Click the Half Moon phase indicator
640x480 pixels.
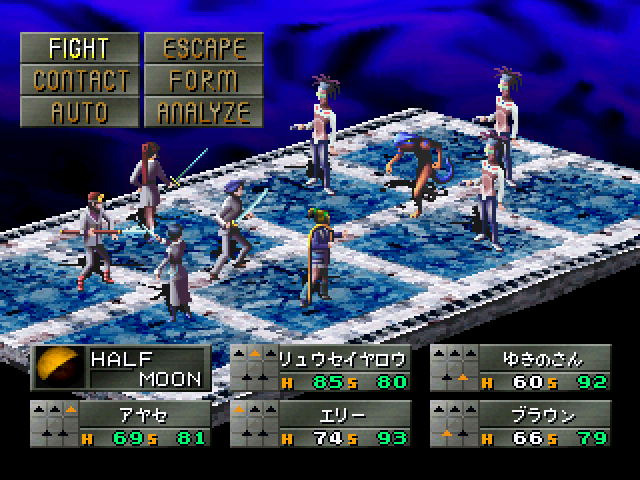point(121,367)
